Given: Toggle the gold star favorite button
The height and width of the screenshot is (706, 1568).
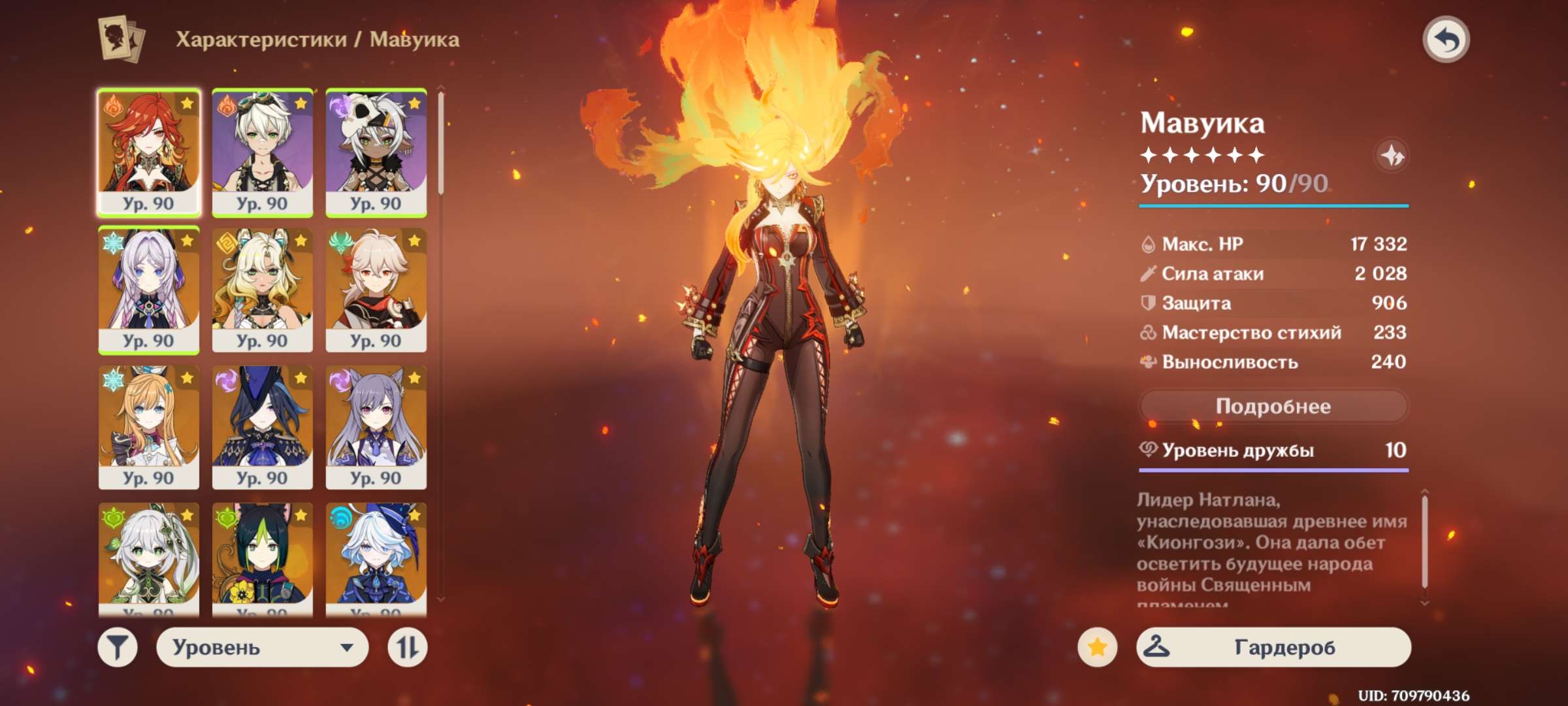Looking at the screenshot, I should [x=1097, y=647].
